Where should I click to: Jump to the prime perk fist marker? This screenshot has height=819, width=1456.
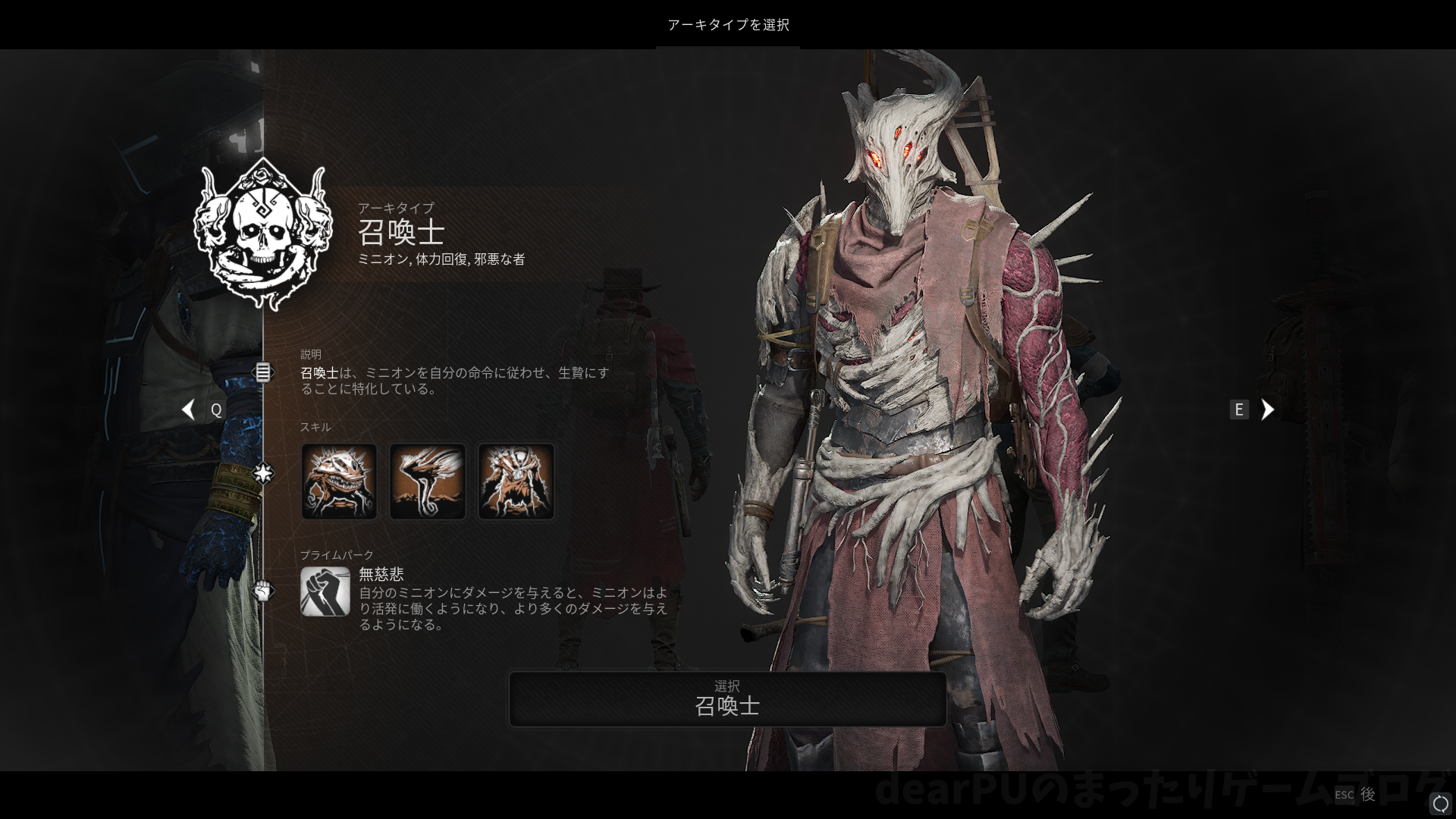[x=262, y=590]
